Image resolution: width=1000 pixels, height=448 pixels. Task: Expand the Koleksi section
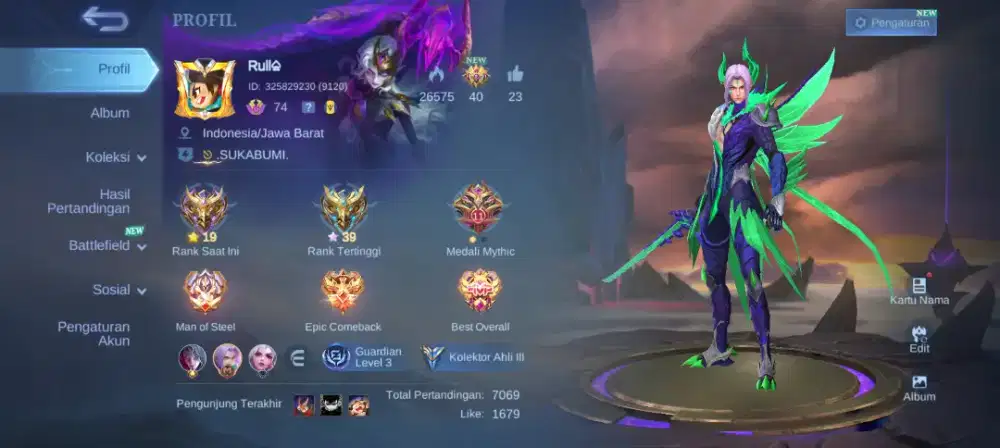point(115,157)
